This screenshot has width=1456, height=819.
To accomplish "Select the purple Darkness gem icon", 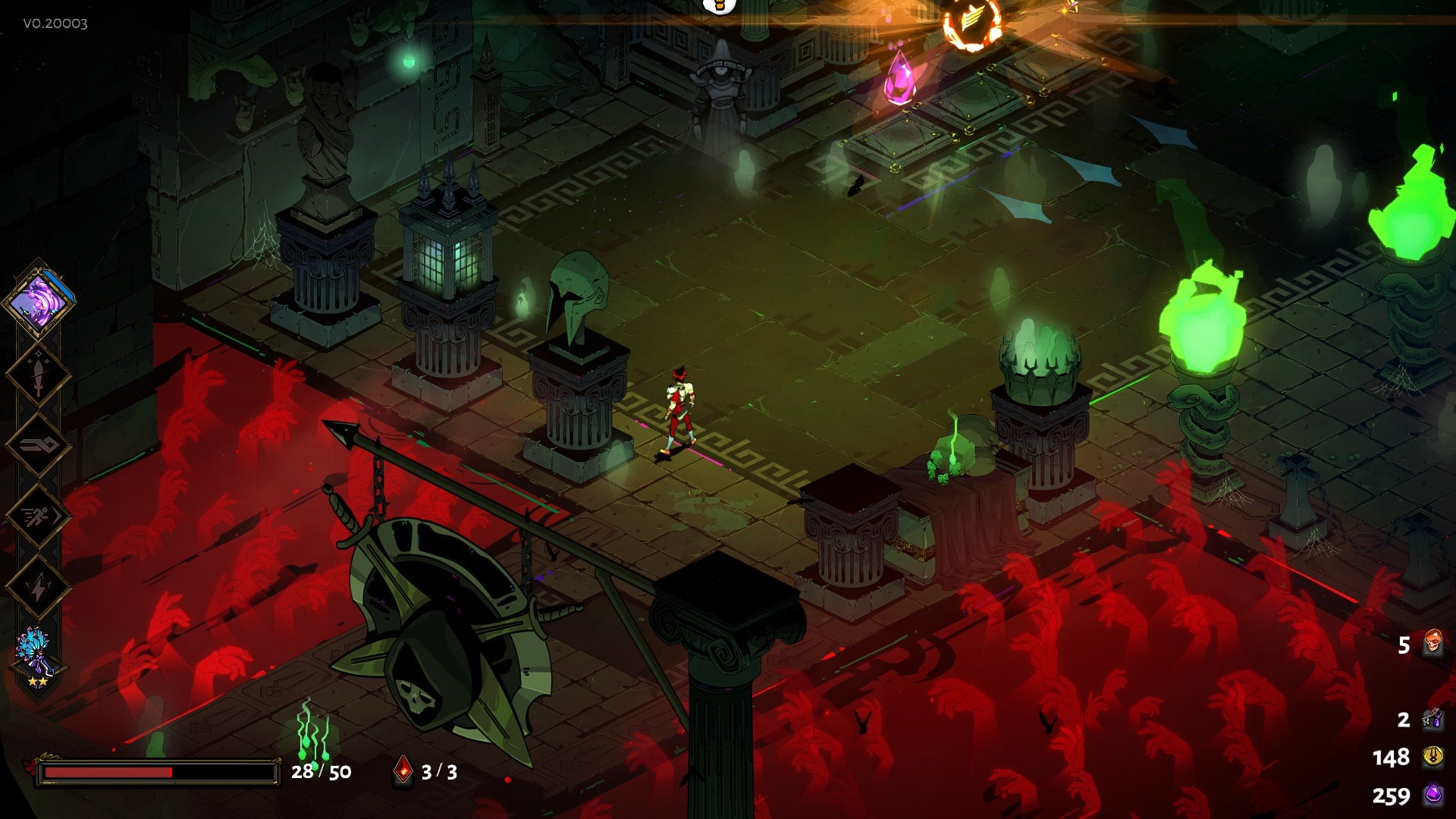I will click(1432, 795).
